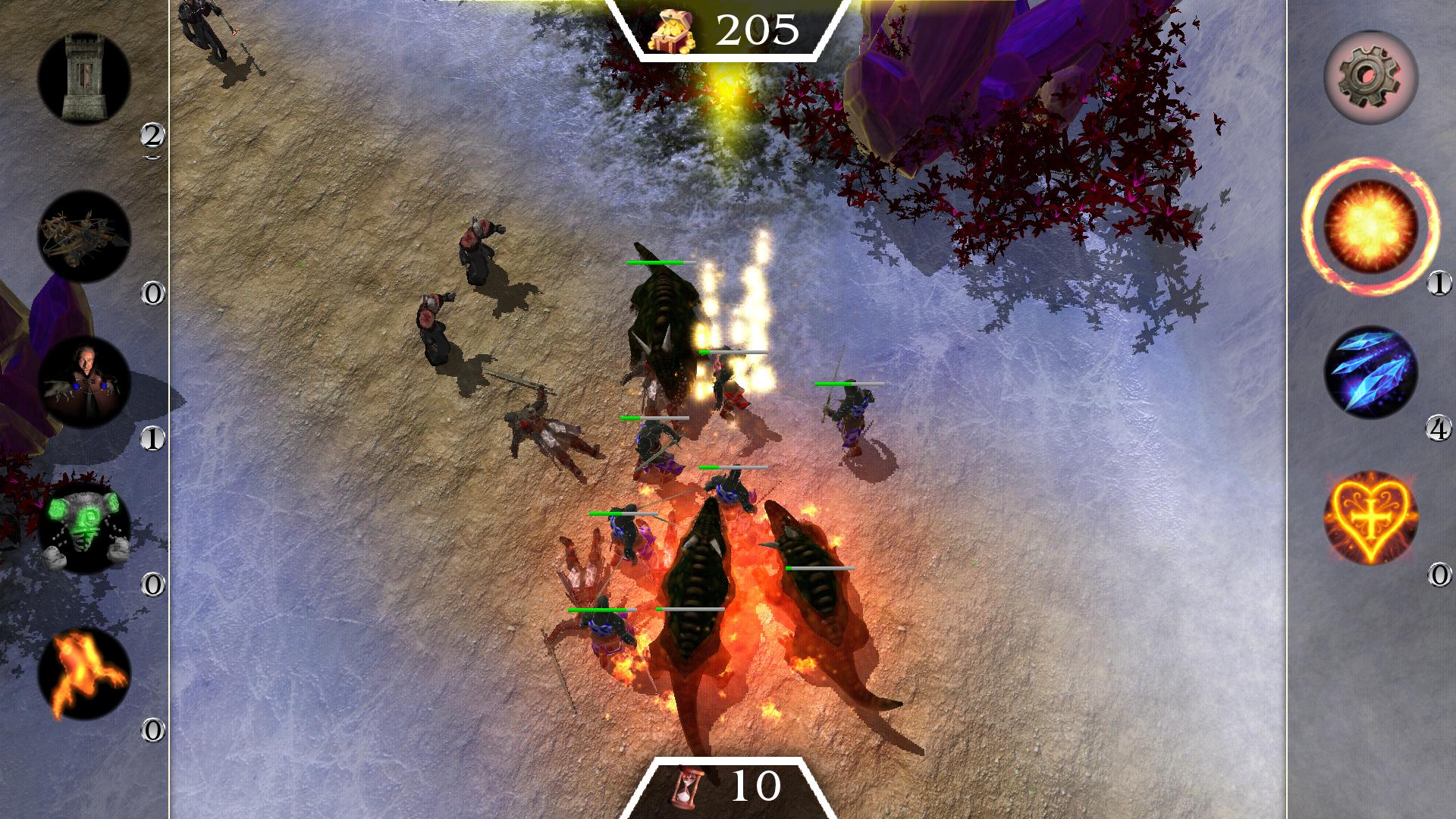Click the number 1 beside the wizard portrait
This screenshot has width=1456, height=819.
tap(153, 438)
